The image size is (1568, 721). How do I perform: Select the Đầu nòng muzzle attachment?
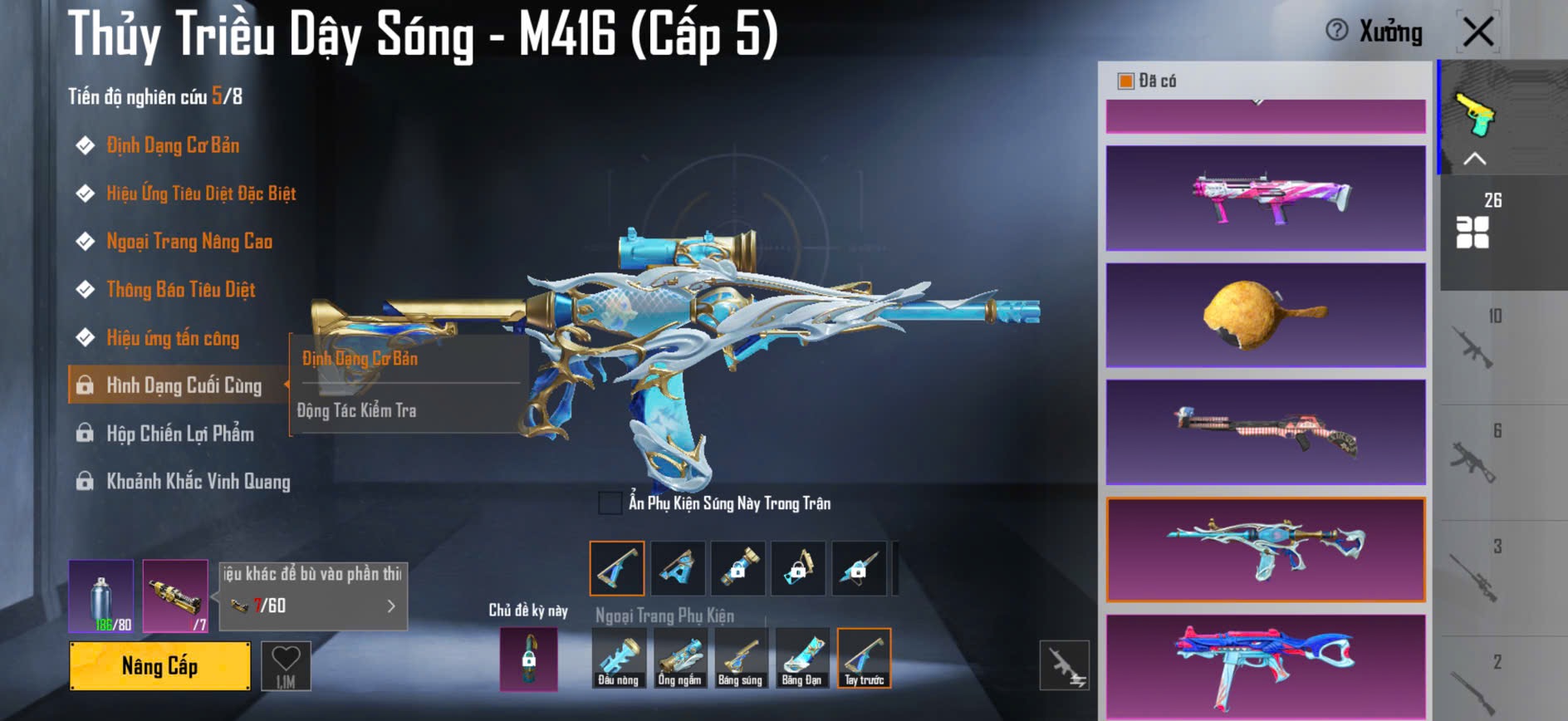(x=619, y=658)
